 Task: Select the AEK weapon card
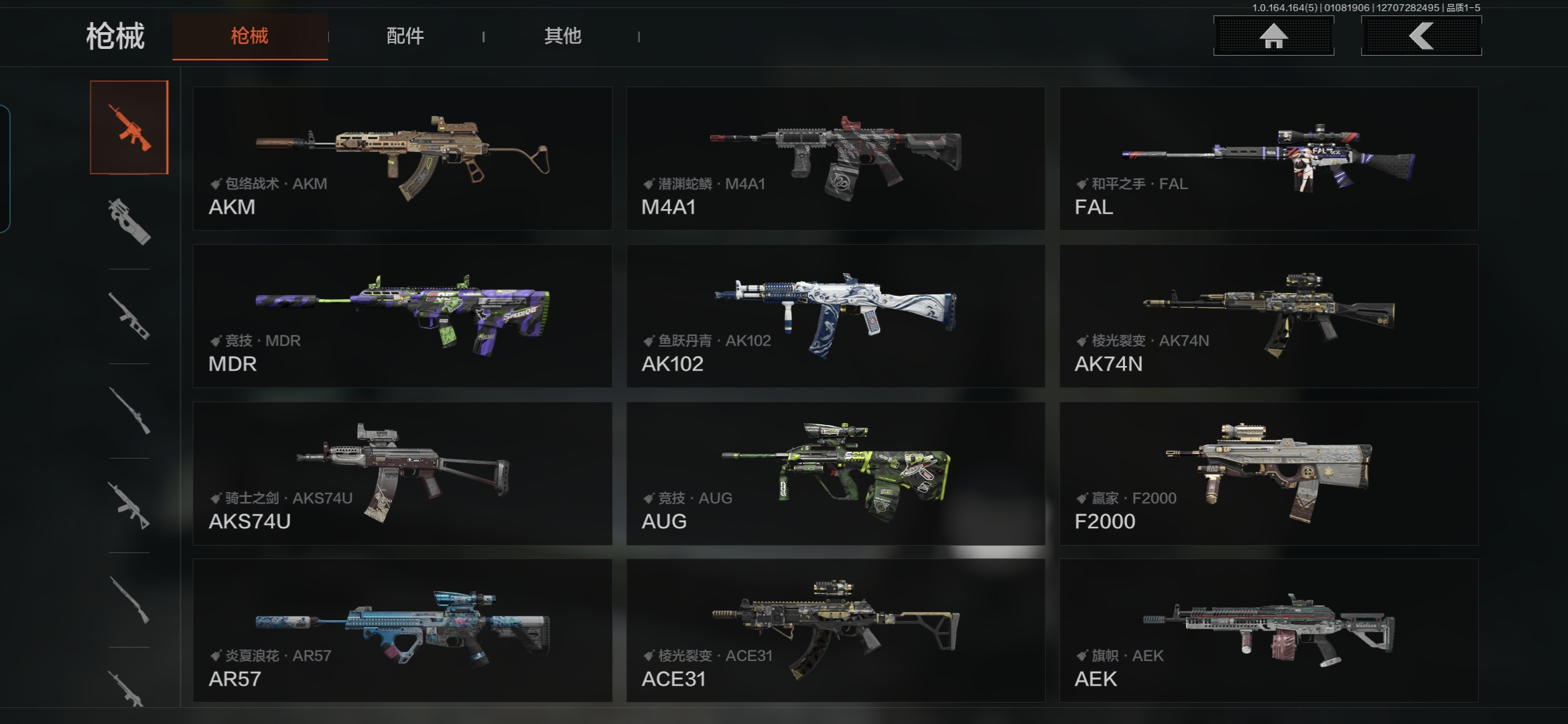click(x=1268, y=630)
